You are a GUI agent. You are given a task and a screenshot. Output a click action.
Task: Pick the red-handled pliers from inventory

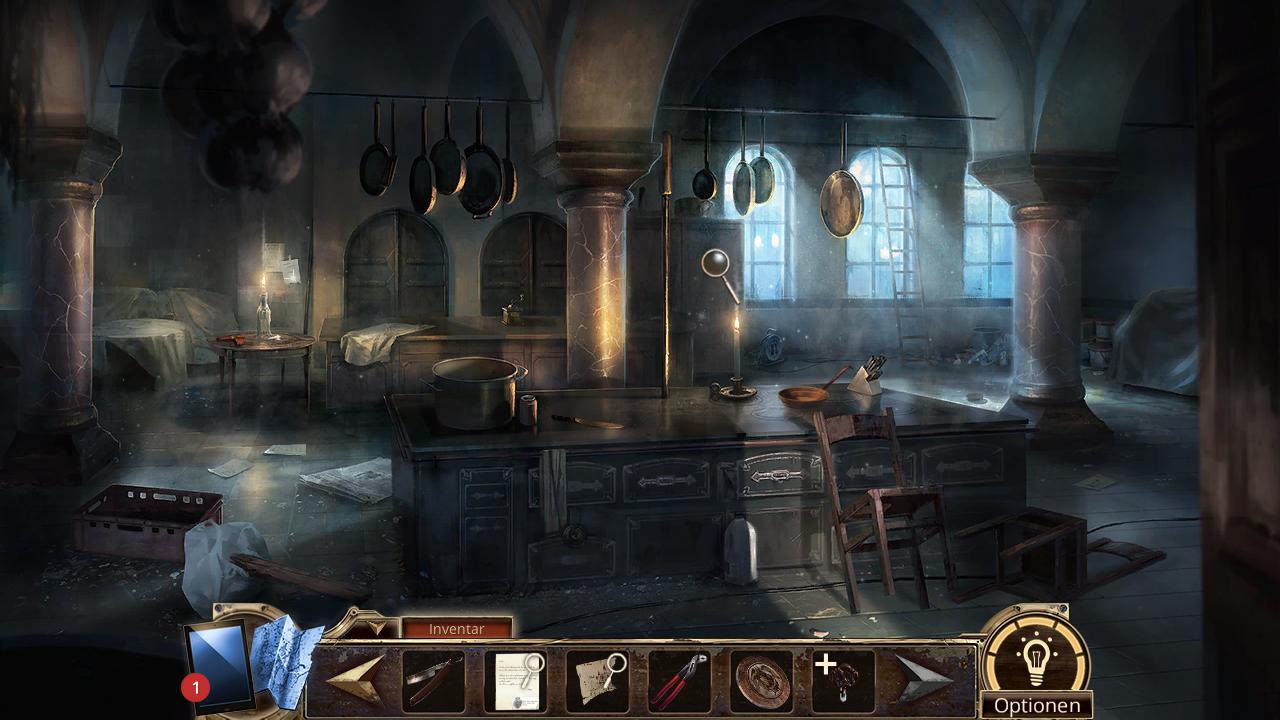coord(679,681)
